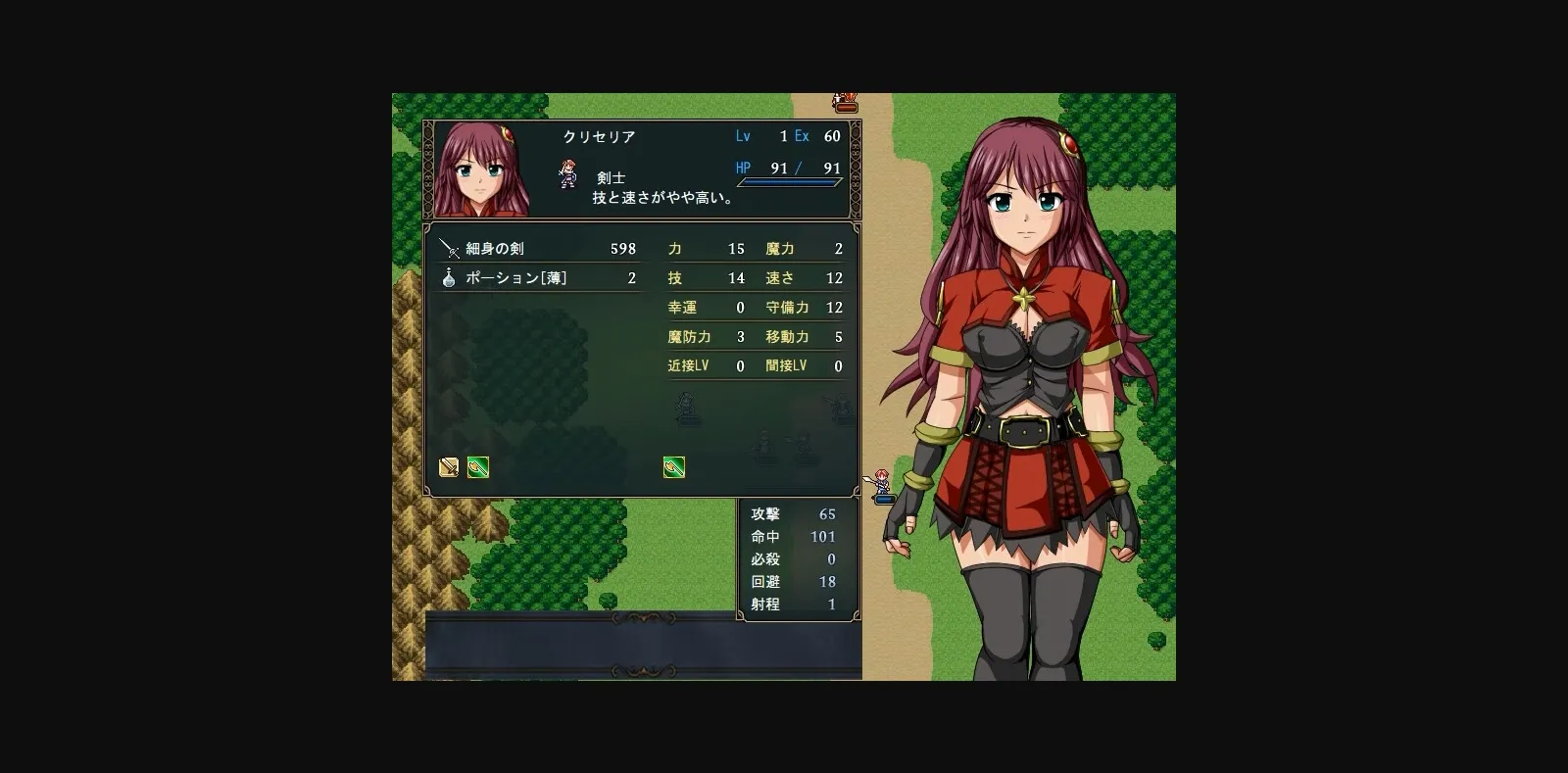Select the 攻撃 stat in combat panel
The height and width of the screenshot is (773, 1568).
click(x=767, y=514)
